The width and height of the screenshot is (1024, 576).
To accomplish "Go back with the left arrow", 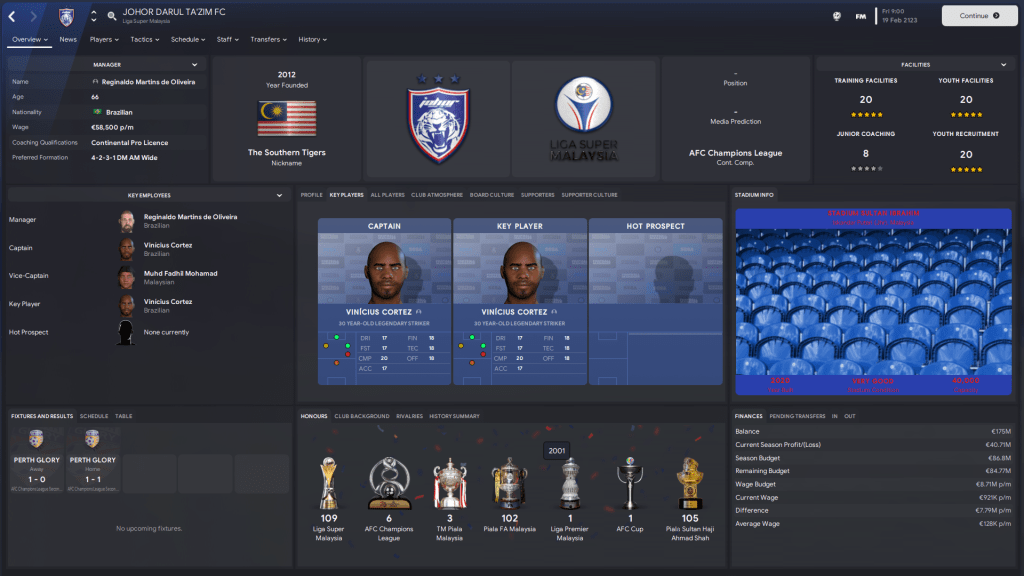I will click(12, 16).
